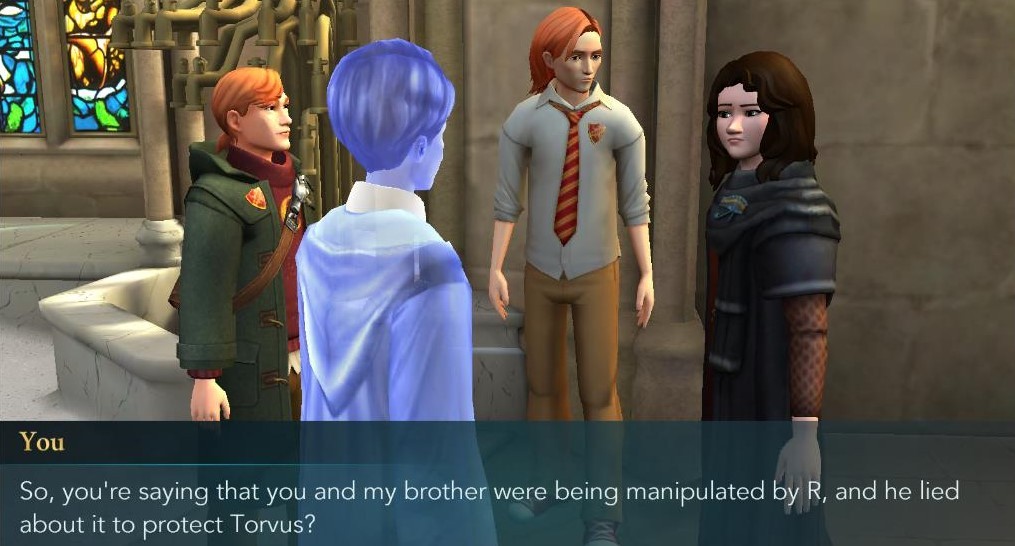Tap the dialogue box to continue
This screenshot has width=1015, height=546.
[x=507, y=495]
